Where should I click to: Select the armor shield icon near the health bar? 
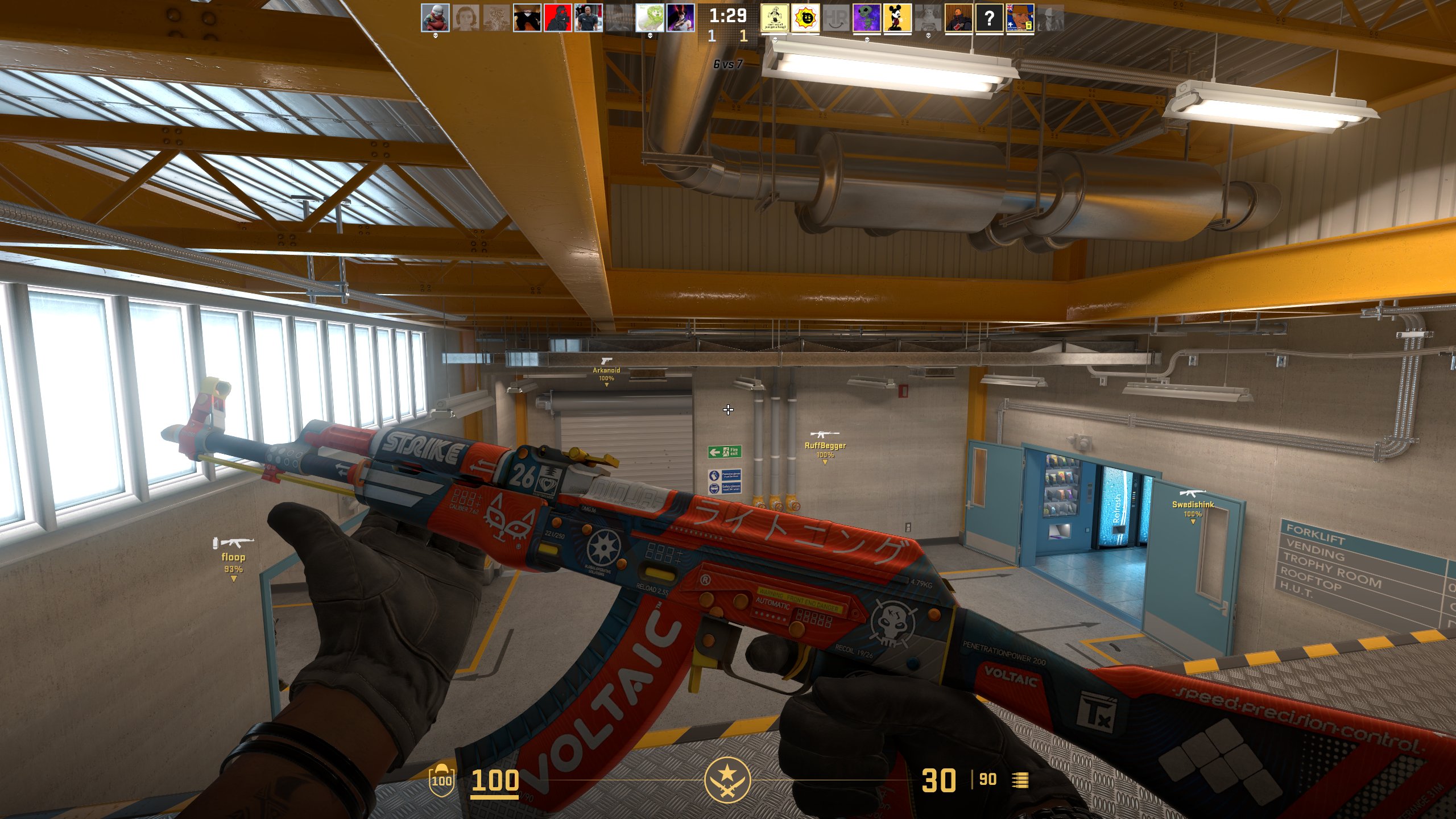click(442, 781)
